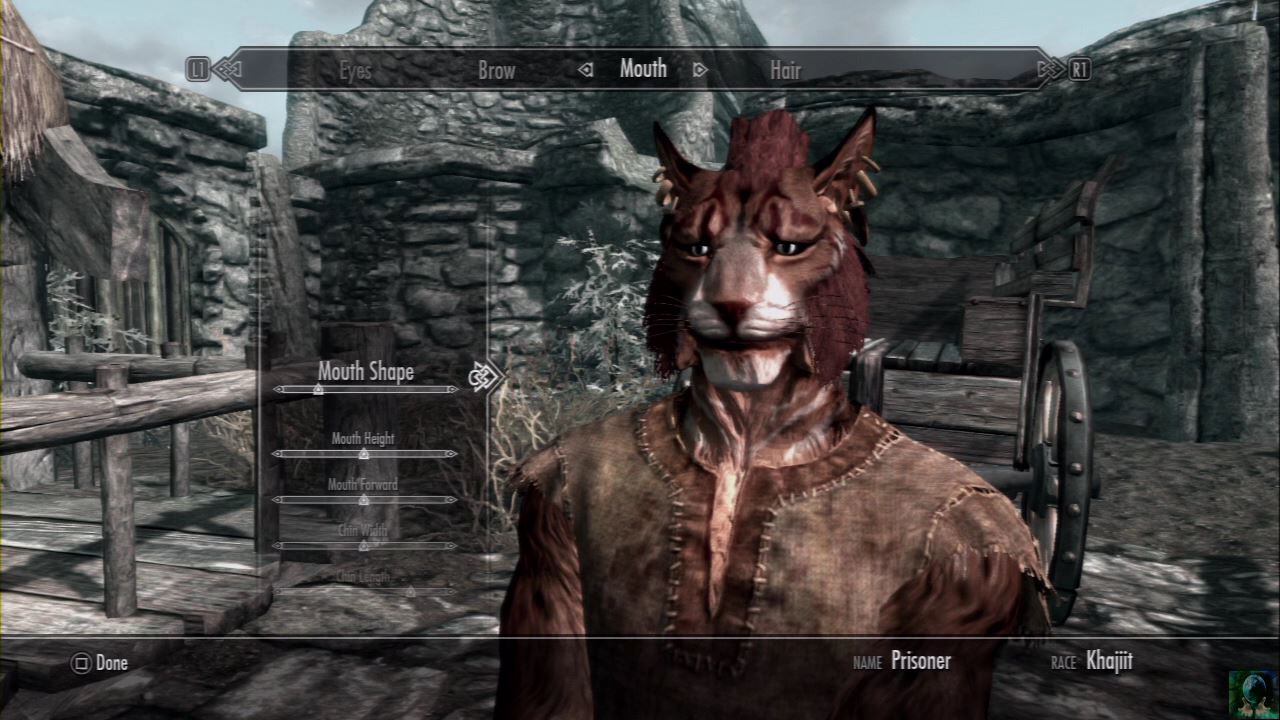Open the Hair category tab
Image resolution: width=1280 pixels, height=720 pixels.
click(x=785, y=70)
